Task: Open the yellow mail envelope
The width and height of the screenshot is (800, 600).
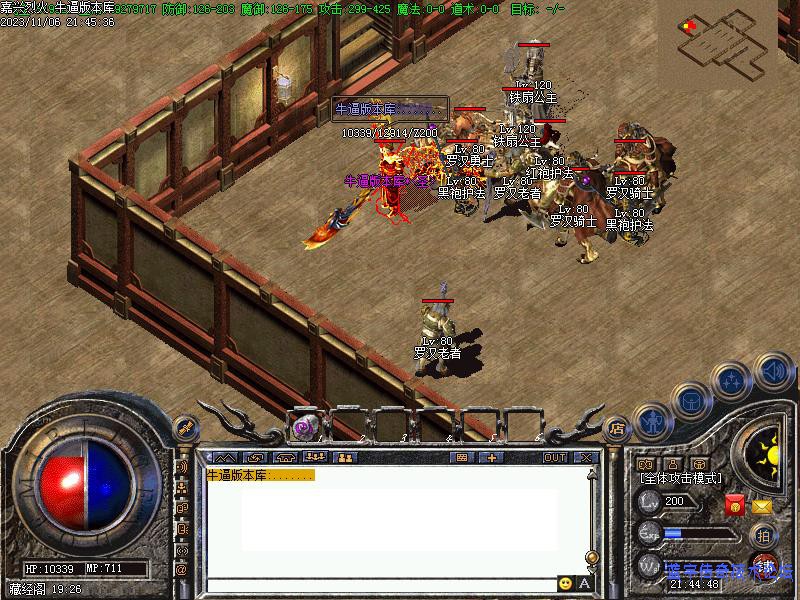Action: tap(762, 506)
